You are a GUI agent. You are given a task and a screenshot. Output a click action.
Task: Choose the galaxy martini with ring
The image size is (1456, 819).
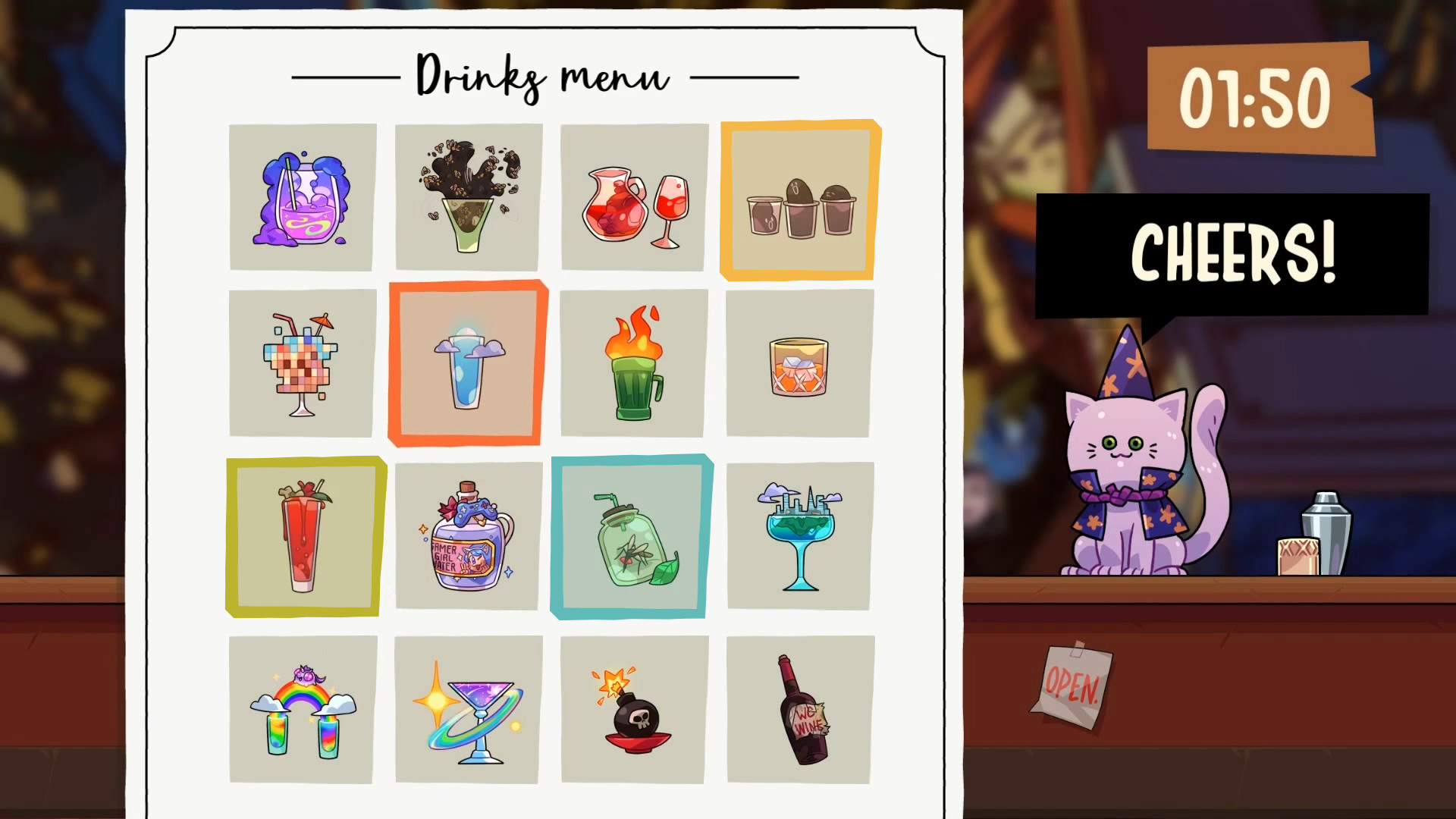(468, 709)
